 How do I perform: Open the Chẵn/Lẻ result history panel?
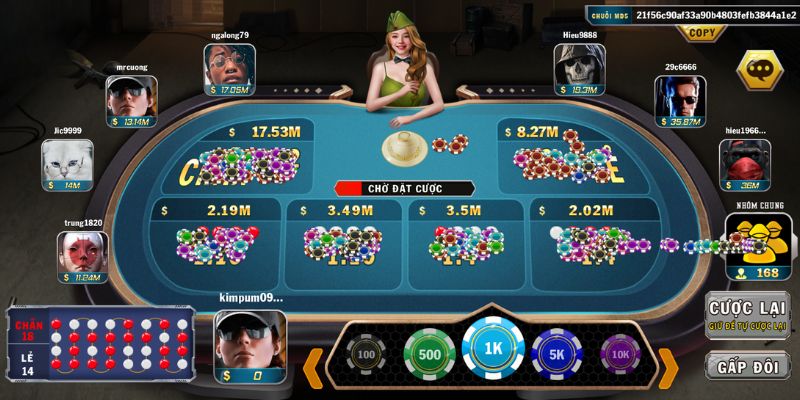click(x=100, y=346)
